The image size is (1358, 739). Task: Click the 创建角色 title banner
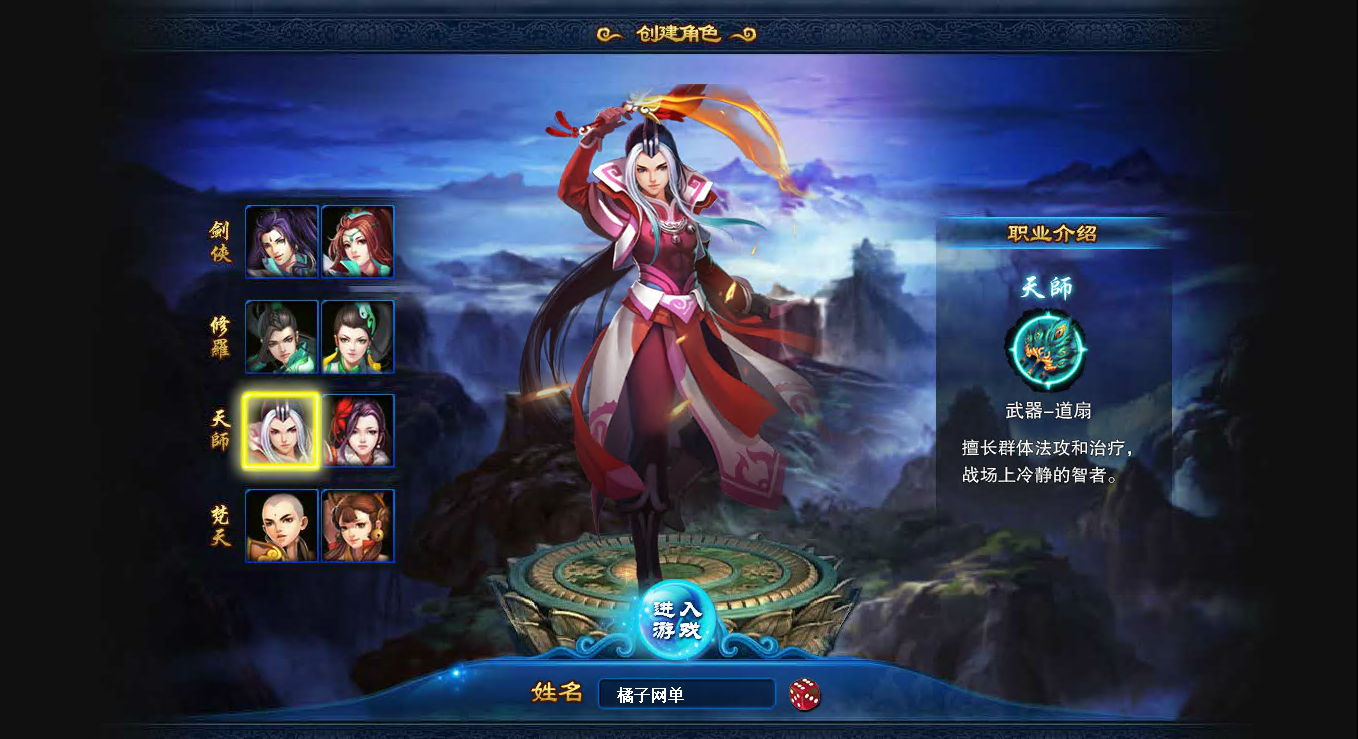coord(679,31)
